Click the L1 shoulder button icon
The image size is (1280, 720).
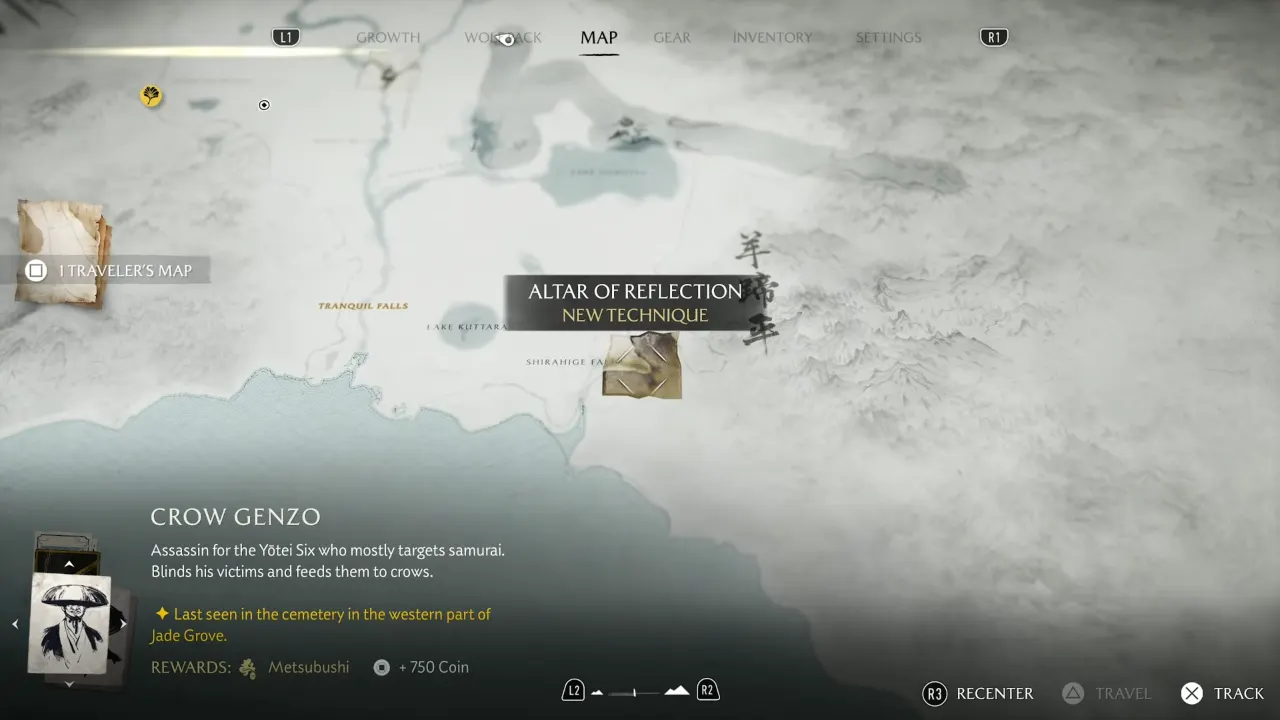[x=286, y=36]
